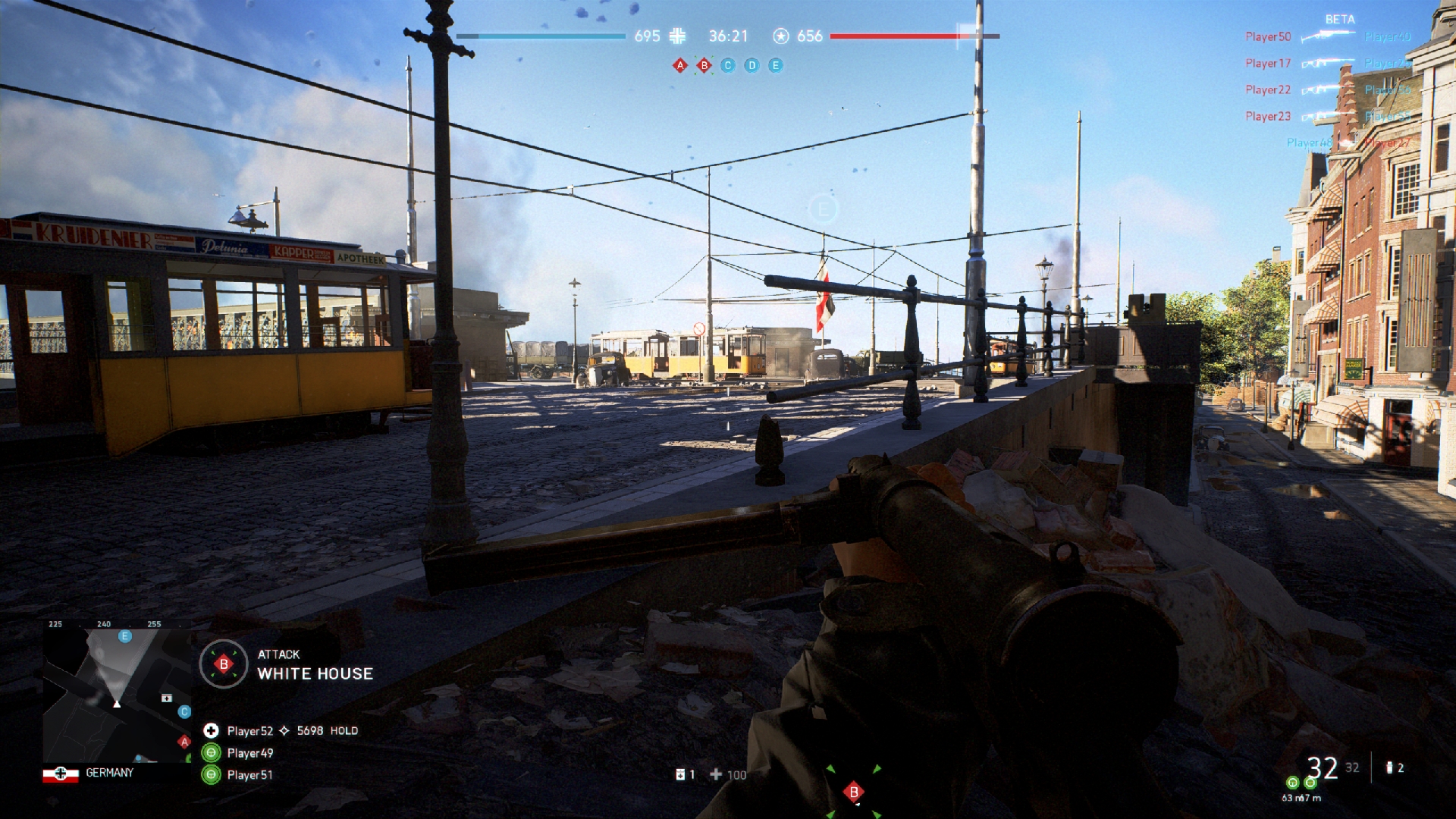Click objective E marker on minimap
Viewport: 1456px width, 819px height.
125,636
